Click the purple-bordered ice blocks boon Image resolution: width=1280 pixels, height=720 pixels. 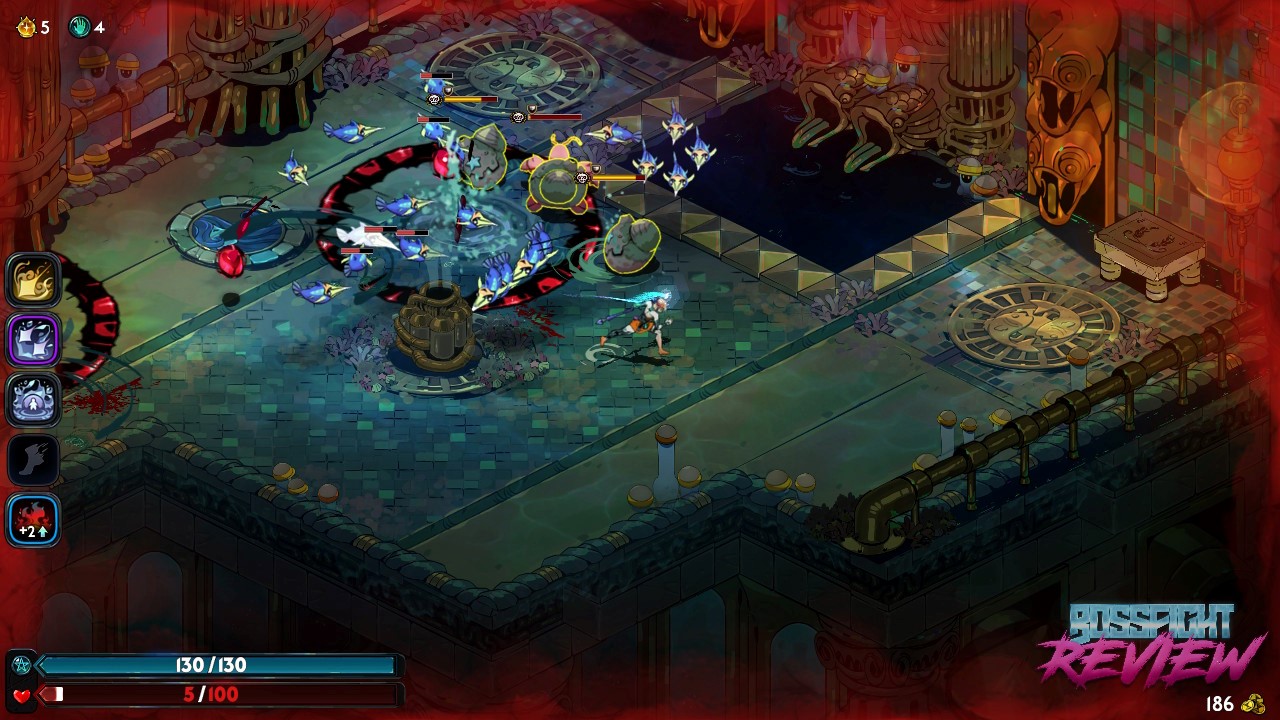tap(34, 340)
